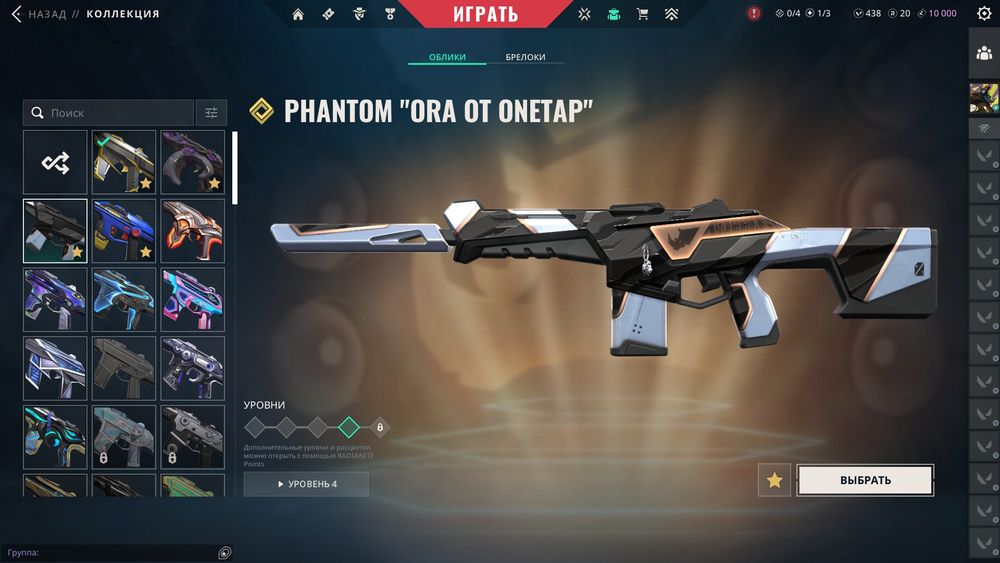Choose the blue and gold Phantom skin
The width and height of the screenshot is (1000, 563).
coord(124,230)
